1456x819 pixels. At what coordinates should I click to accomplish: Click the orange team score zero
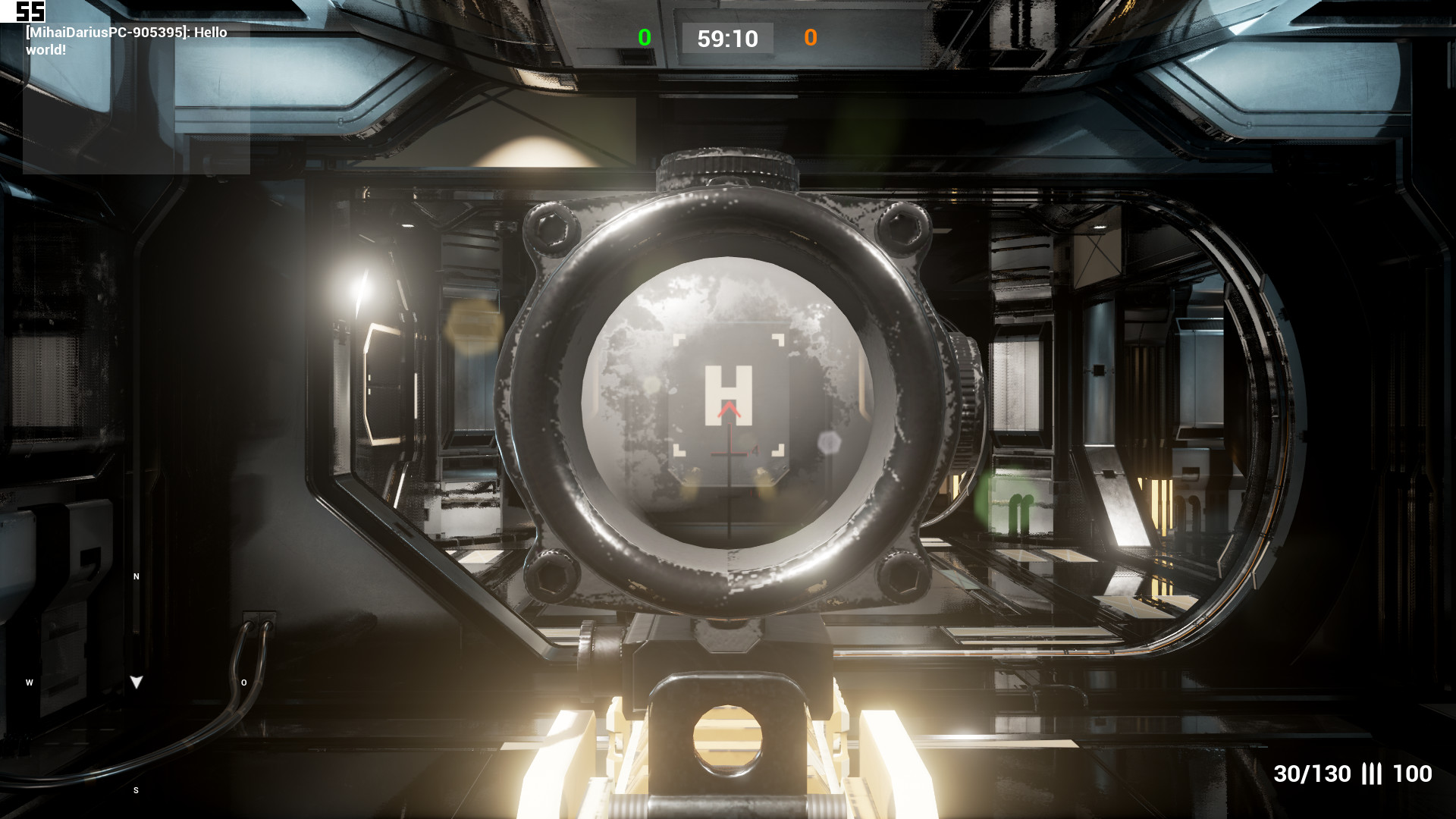(x=811, y=38)
